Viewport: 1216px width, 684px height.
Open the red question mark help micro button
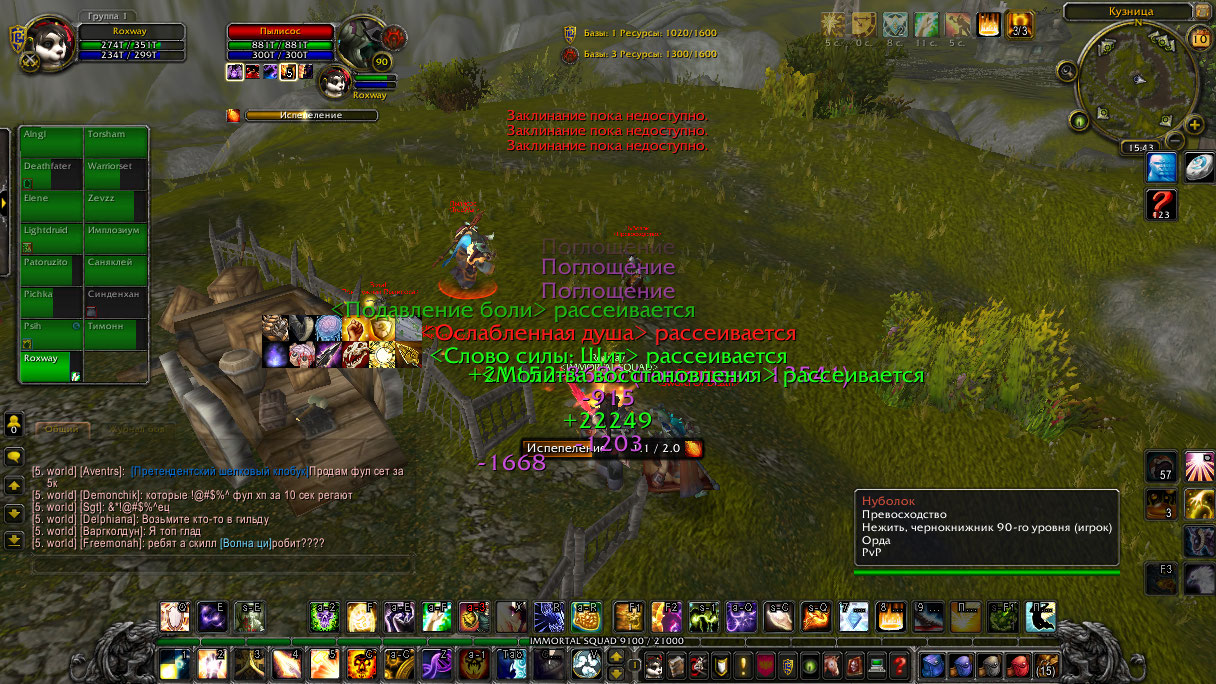coord(899,665)
